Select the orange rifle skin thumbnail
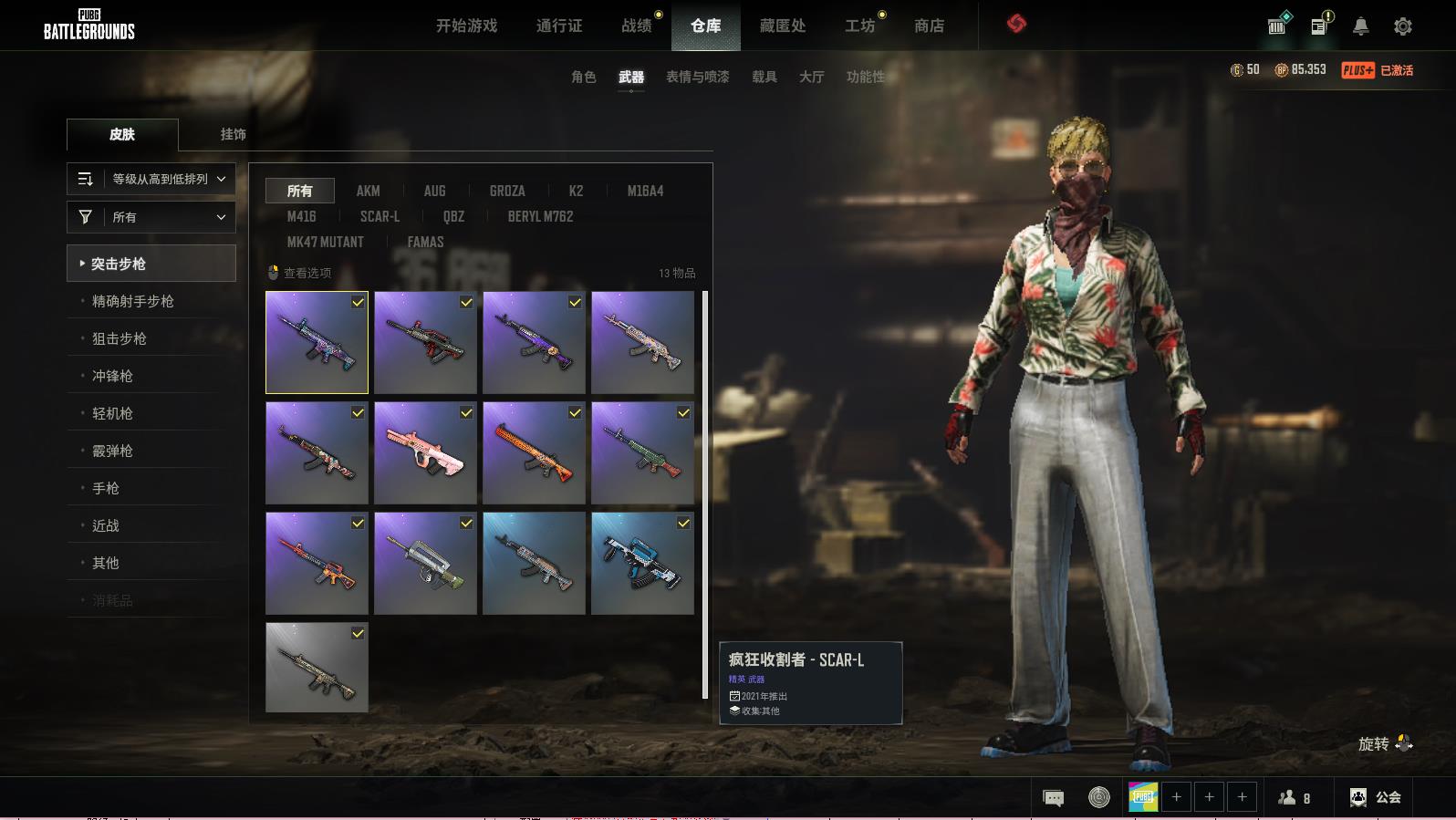This screenshot has height=820, width=1456. (534, 453)
